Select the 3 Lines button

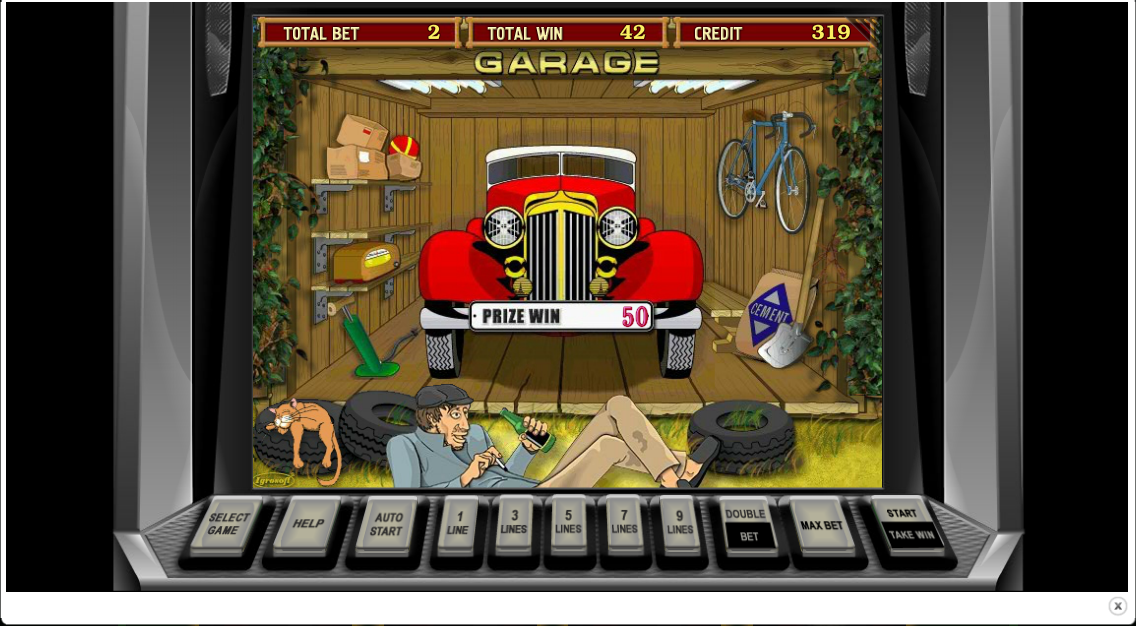pyautogui.click(x=514, y=524)
